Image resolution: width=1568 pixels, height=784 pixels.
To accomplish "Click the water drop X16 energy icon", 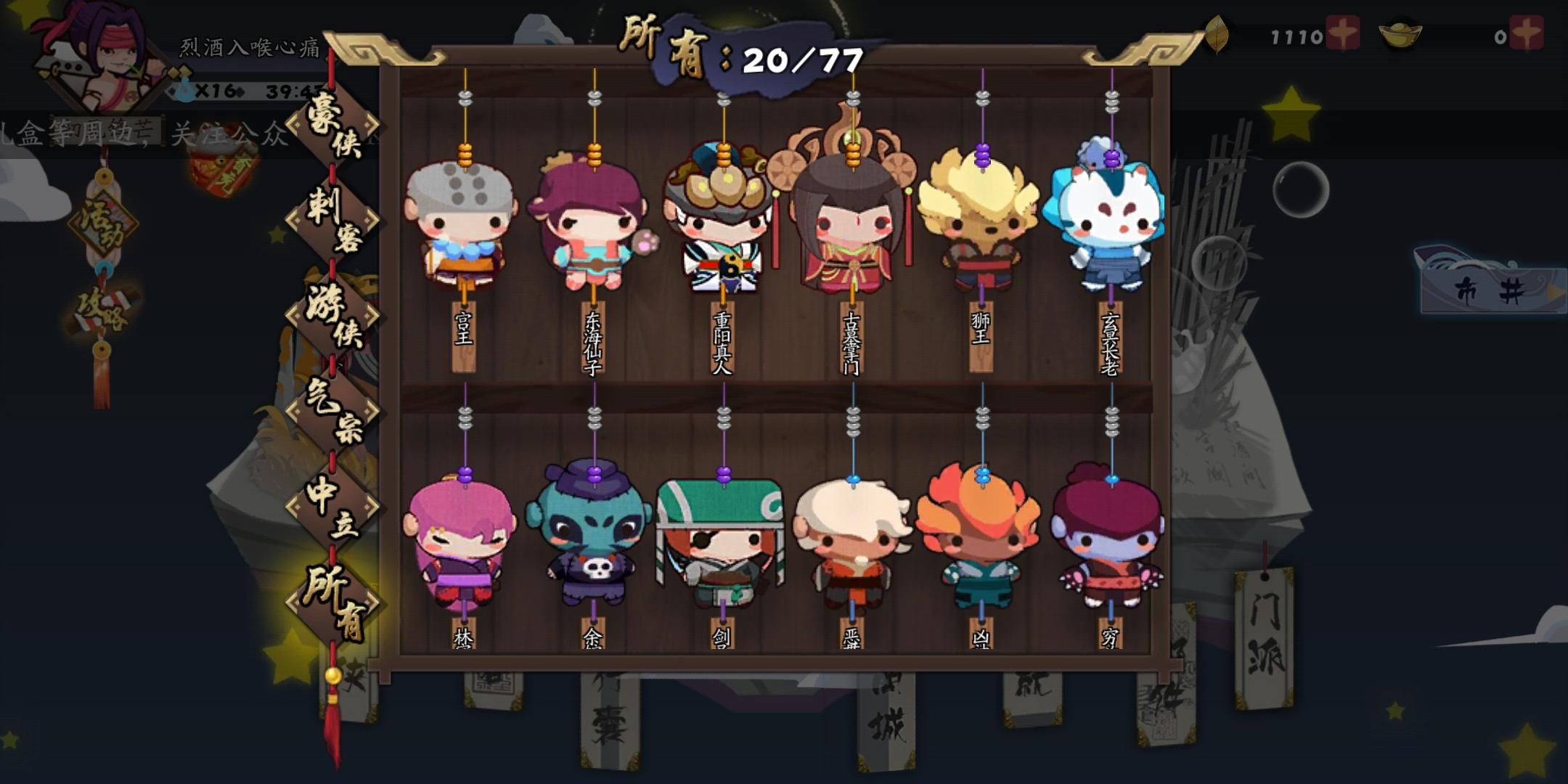I will 186,89.
